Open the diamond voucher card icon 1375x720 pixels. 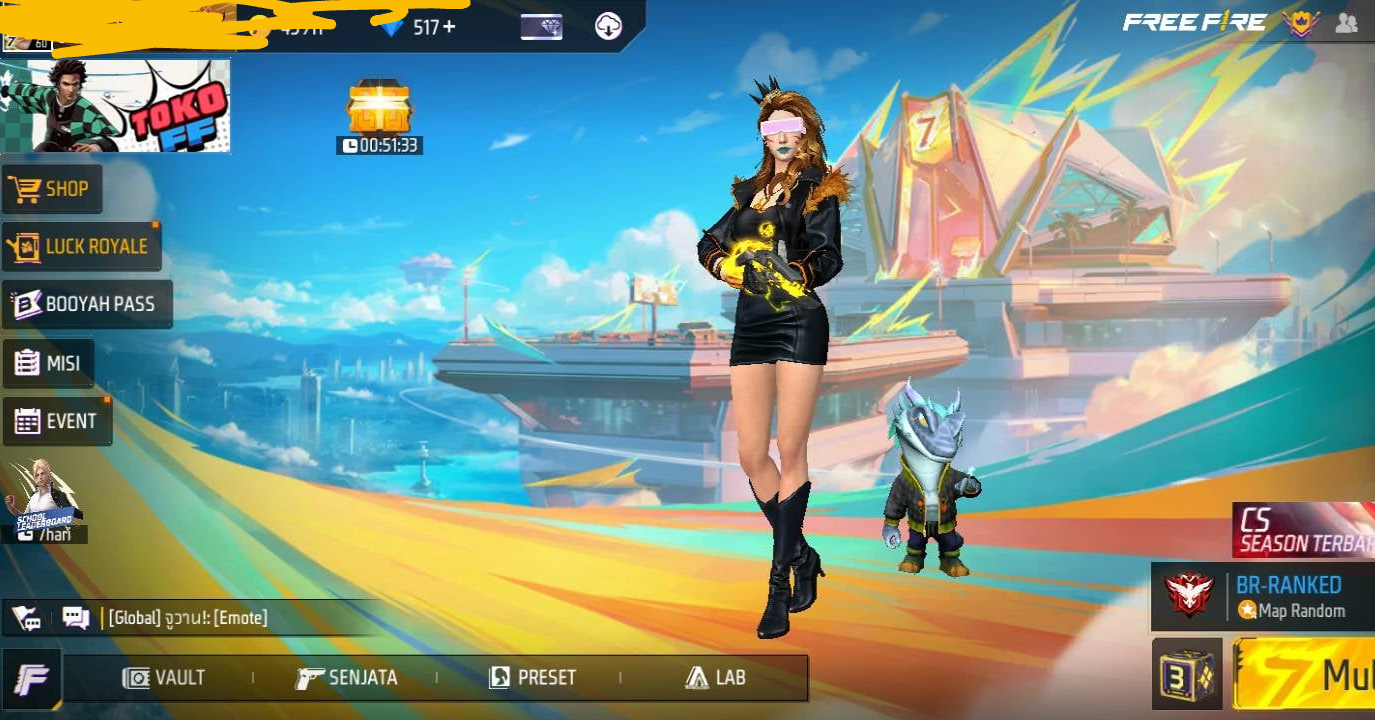[541, 27]
